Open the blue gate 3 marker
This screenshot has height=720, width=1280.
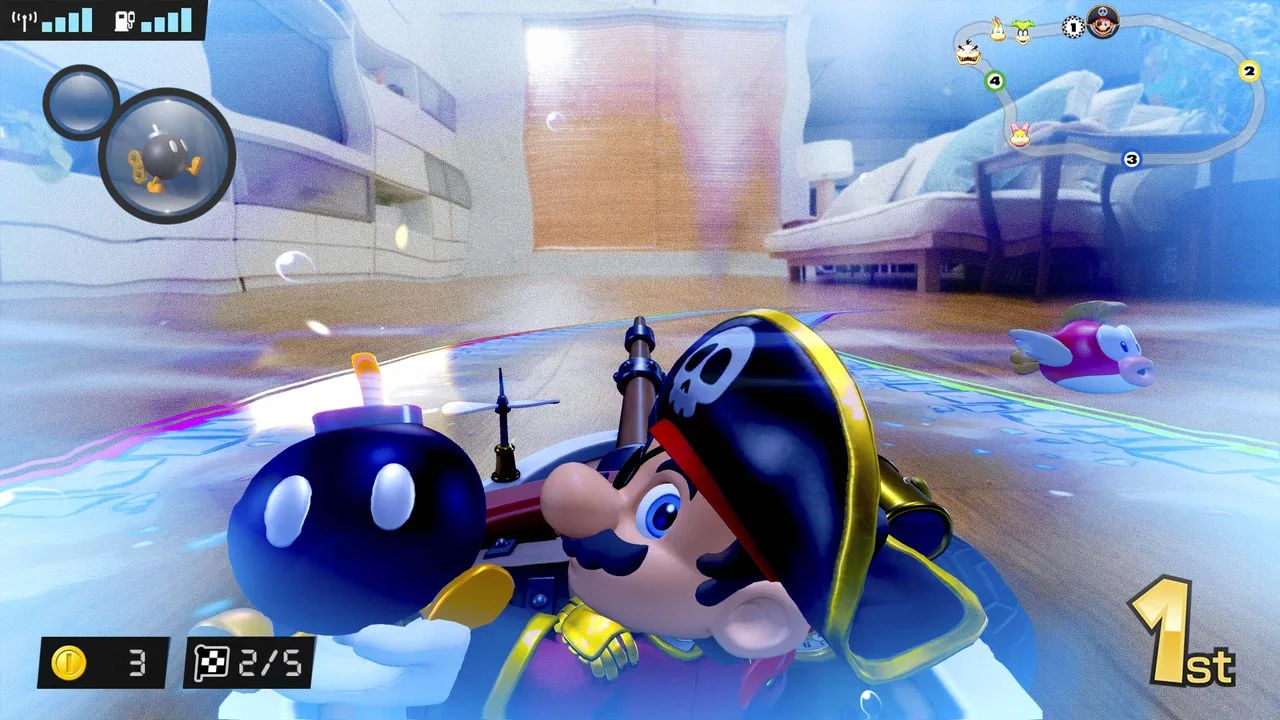point(1131,158)
